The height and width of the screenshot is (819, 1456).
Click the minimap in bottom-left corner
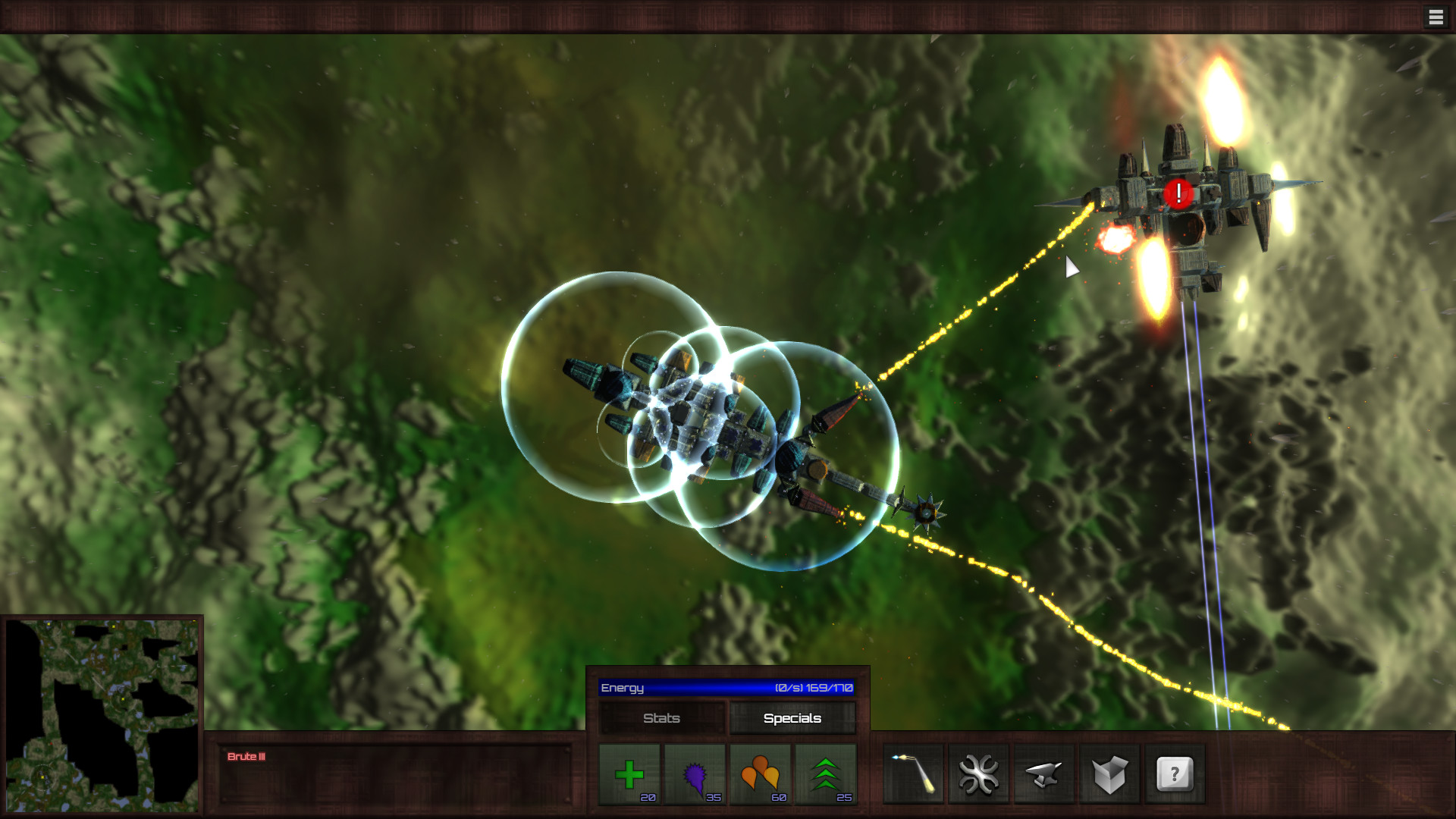[102, 717]
